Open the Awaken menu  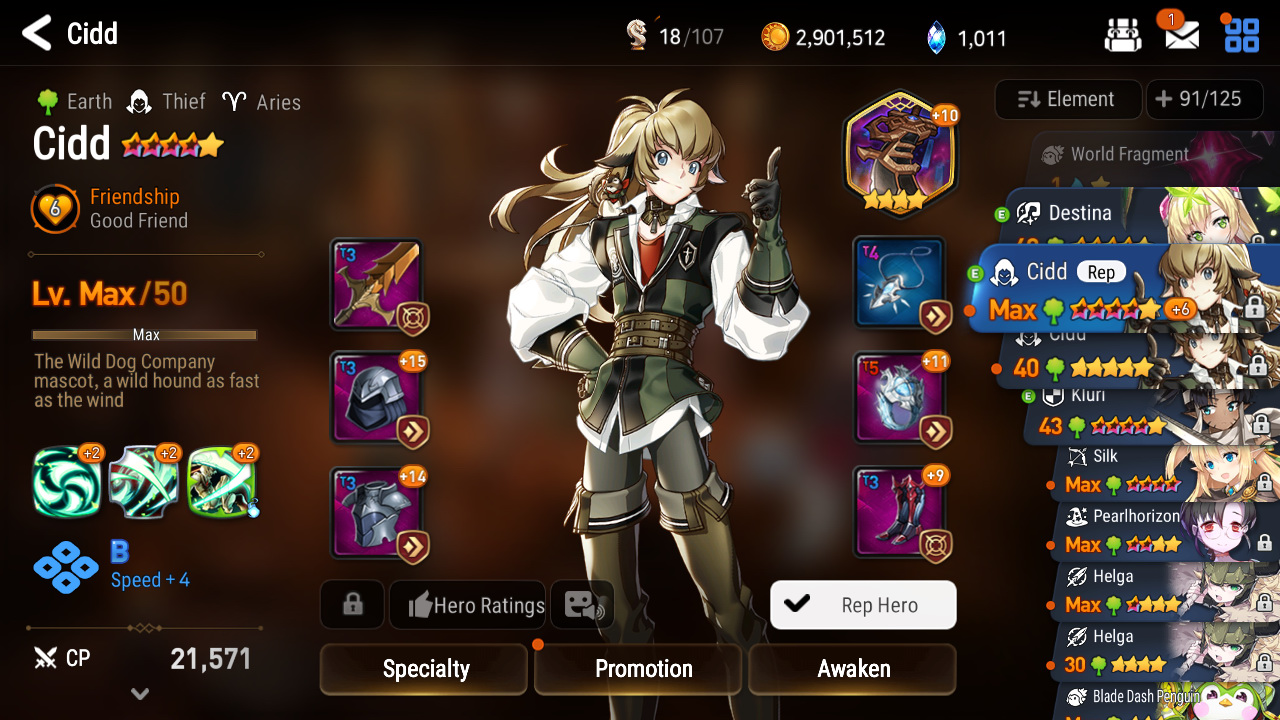coord(853,669)
